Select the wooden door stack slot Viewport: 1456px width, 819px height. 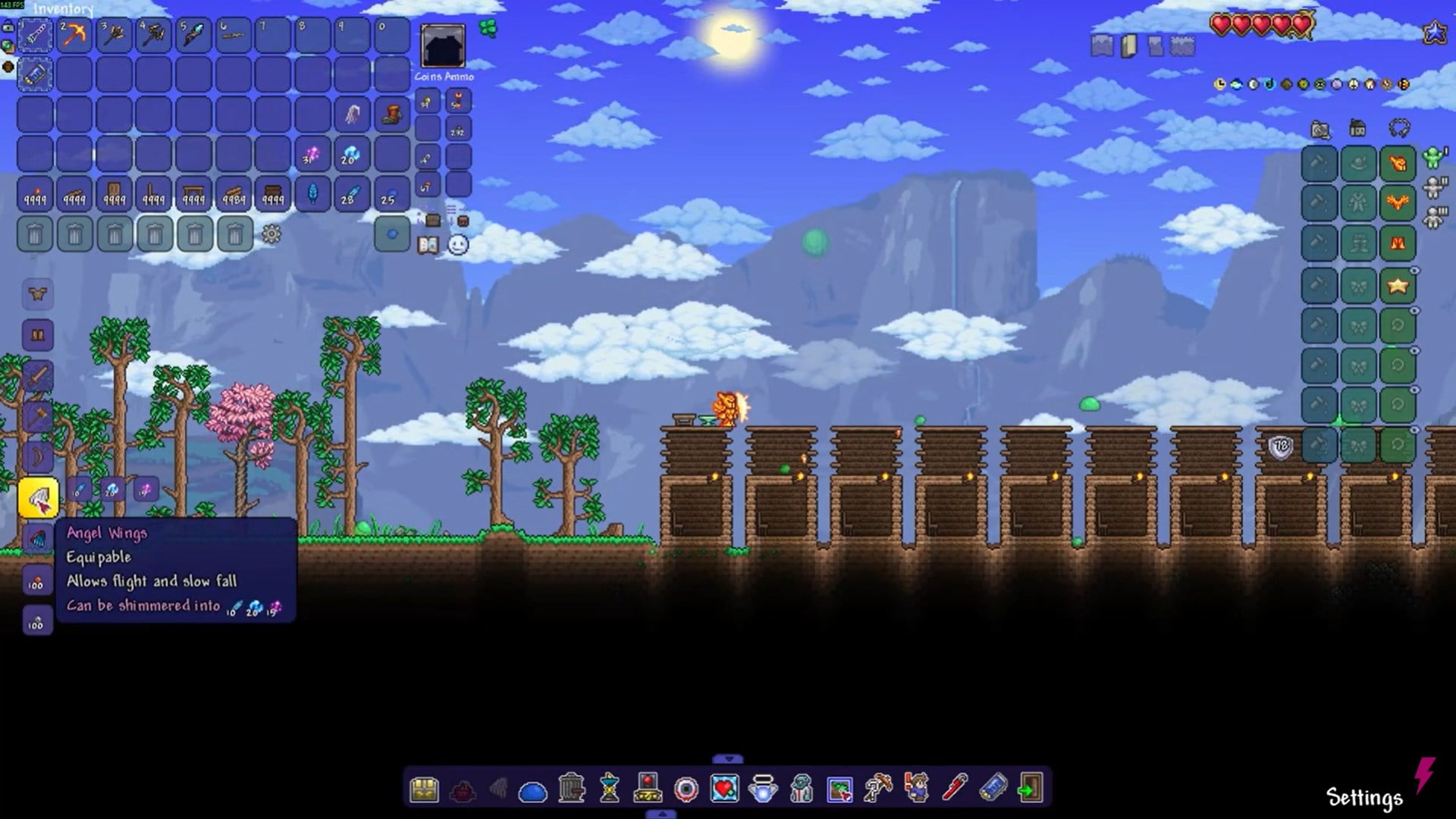coord(114,194)
